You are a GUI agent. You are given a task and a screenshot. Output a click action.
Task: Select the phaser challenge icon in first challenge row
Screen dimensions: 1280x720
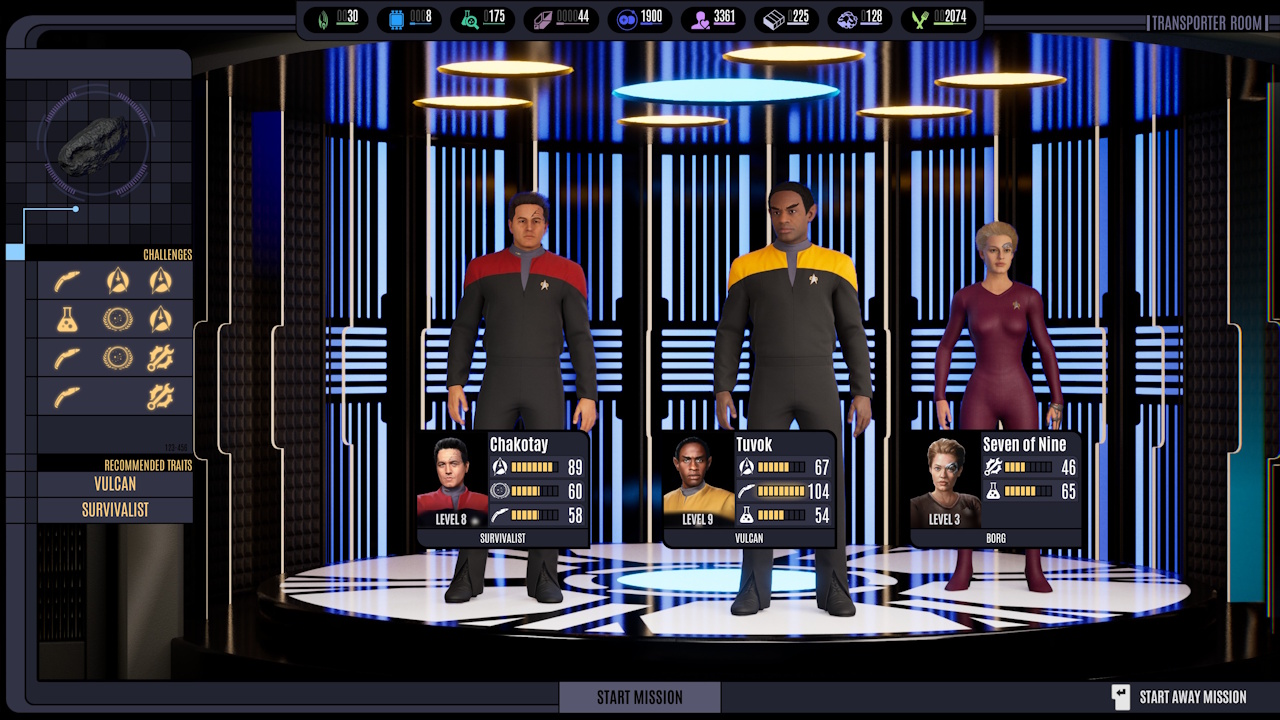66,281
